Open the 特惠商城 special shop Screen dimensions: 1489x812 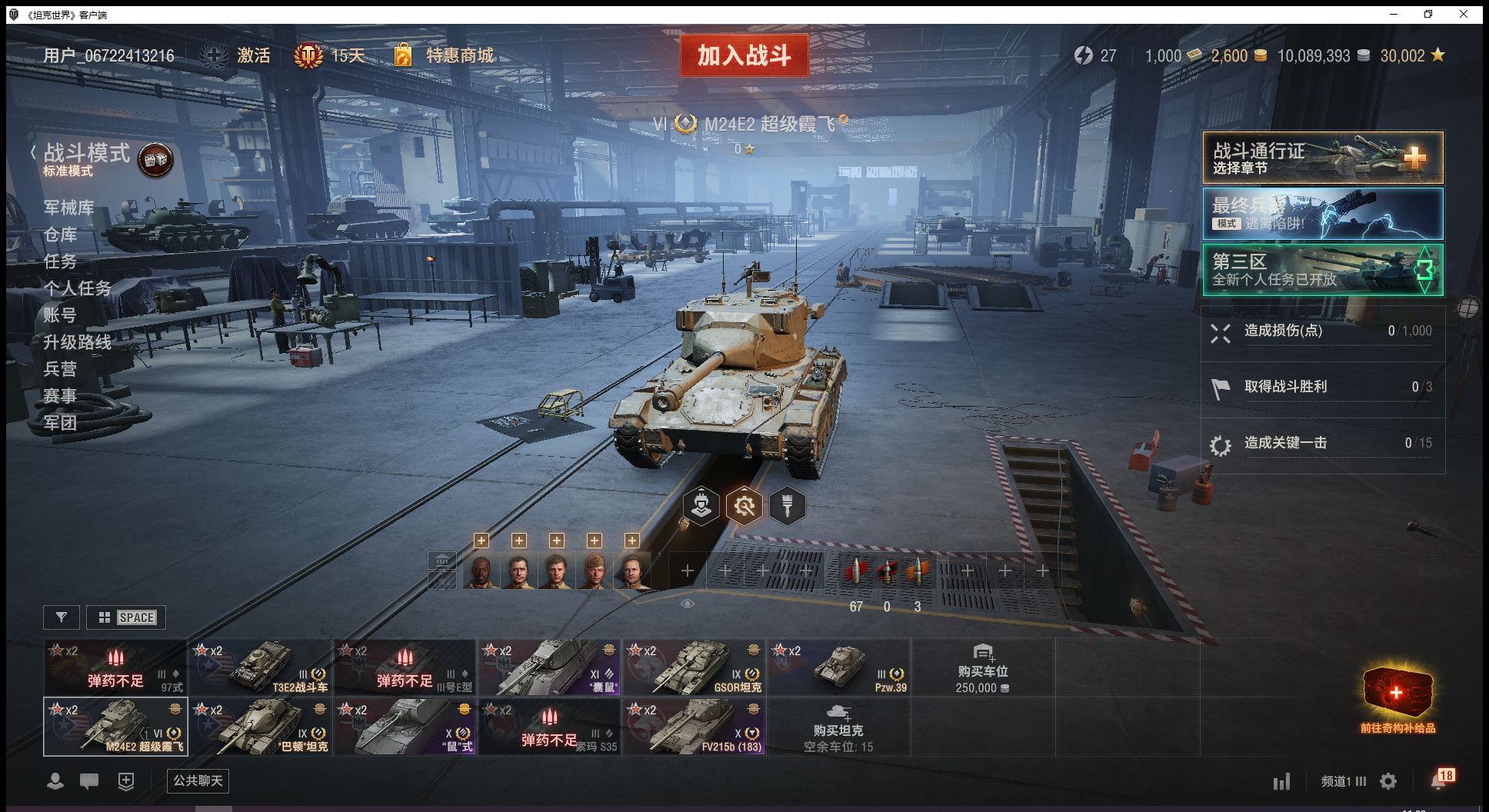[x=459, y=55]
